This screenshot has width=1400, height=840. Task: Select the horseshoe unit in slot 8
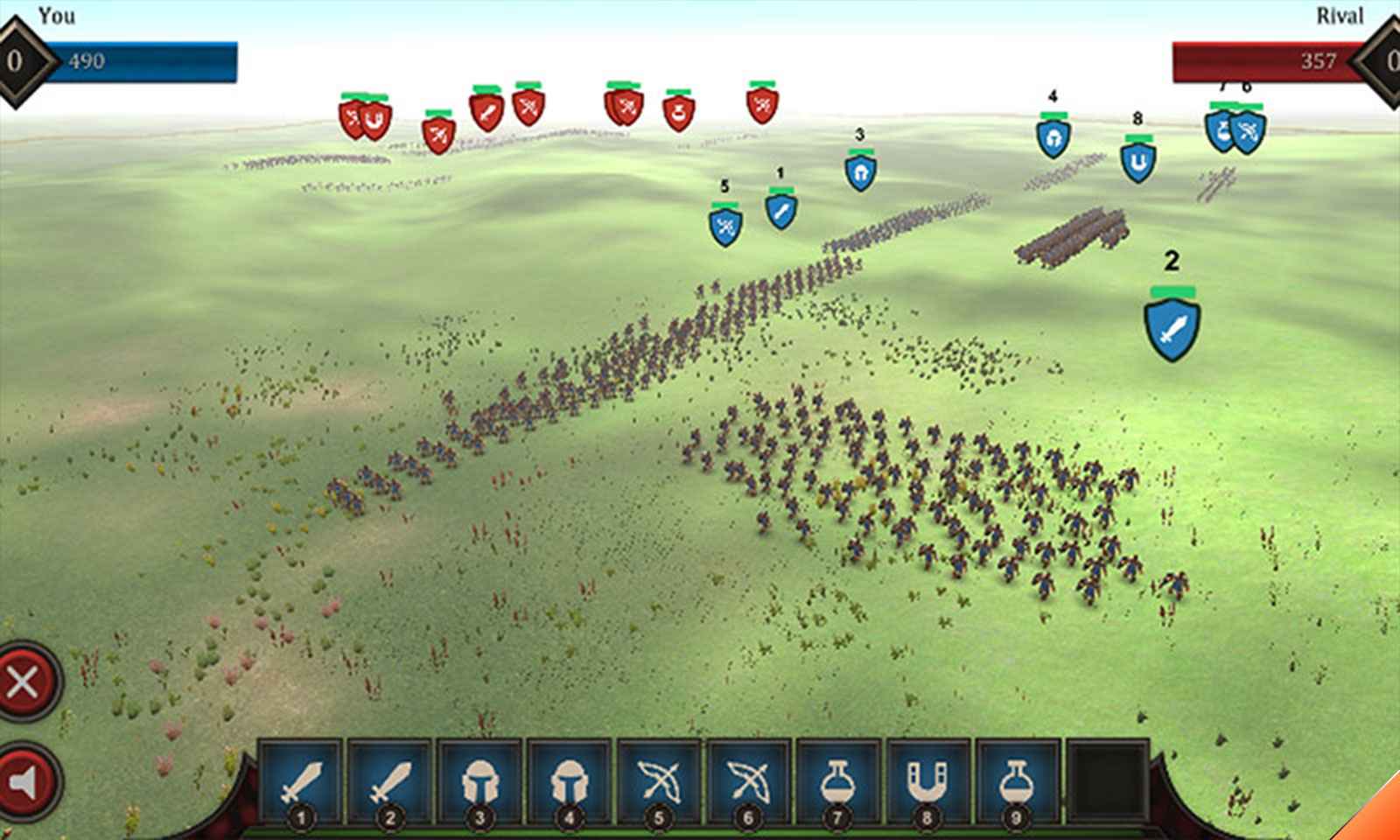pyautogui.click(x=927, y=781)
